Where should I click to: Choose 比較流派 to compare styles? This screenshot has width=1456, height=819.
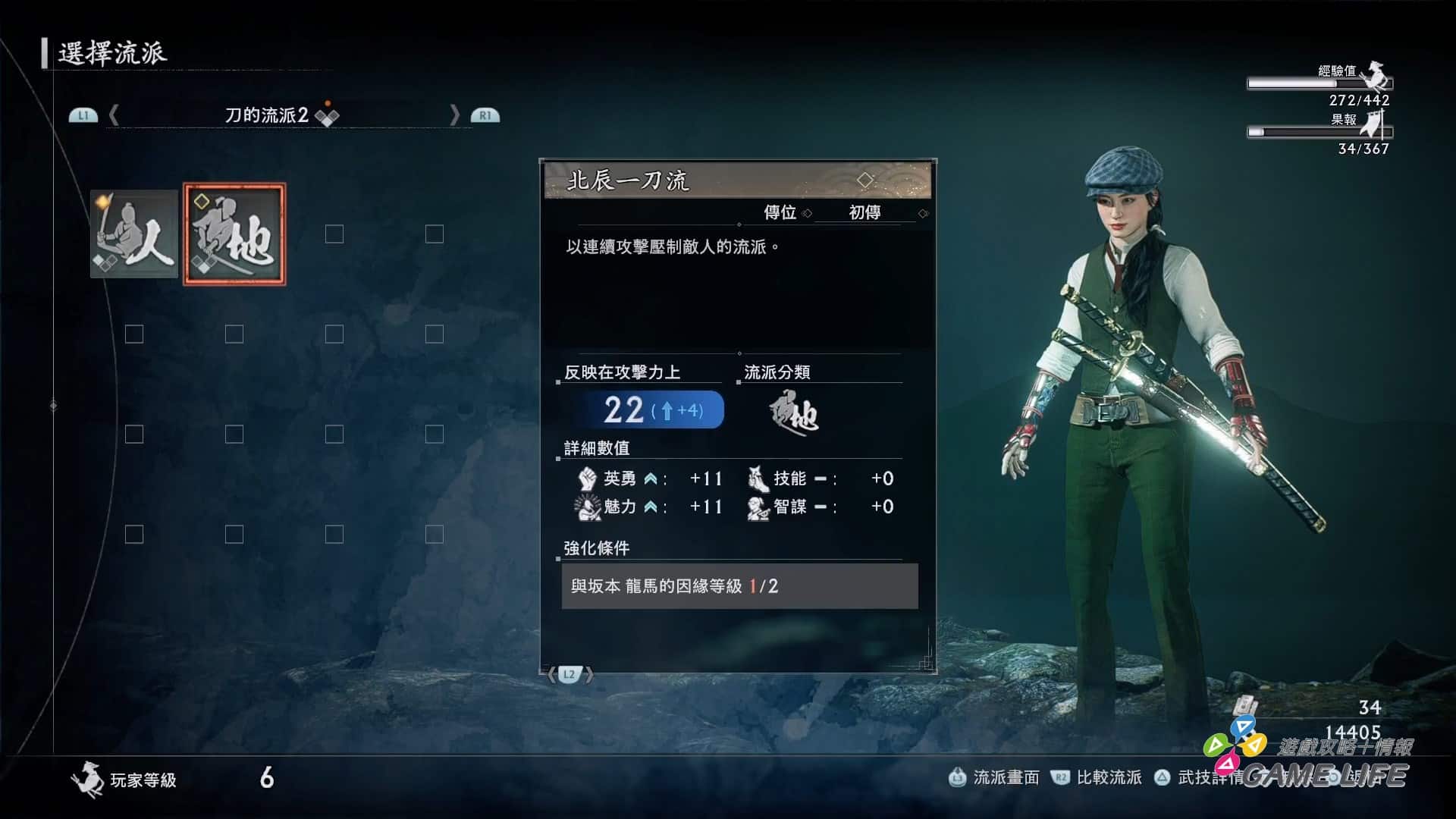pos(1097,777)
